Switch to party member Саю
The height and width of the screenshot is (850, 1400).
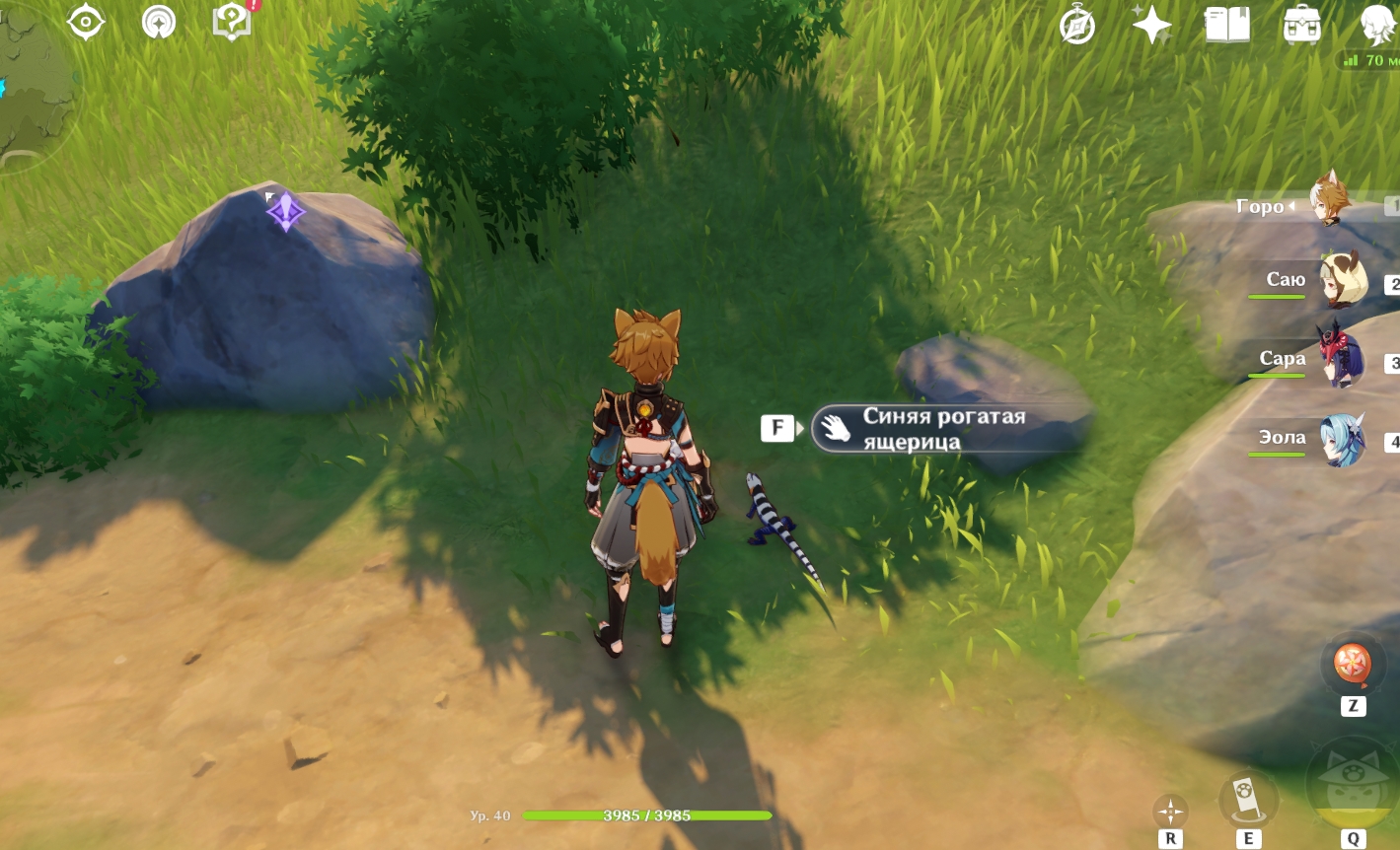click(1343, 280)
